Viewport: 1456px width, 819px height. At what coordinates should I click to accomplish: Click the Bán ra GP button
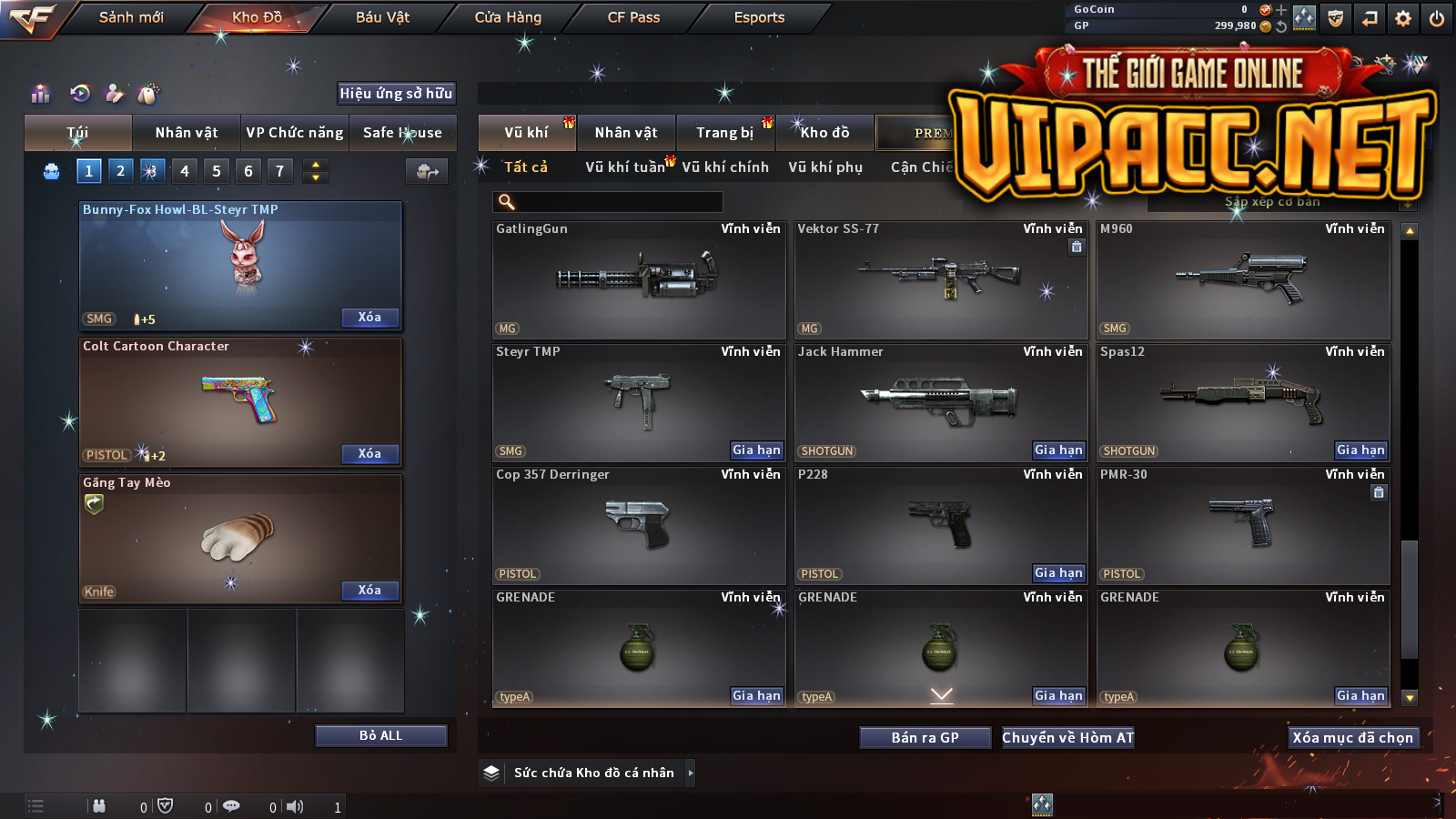click(x=925, y=737)
